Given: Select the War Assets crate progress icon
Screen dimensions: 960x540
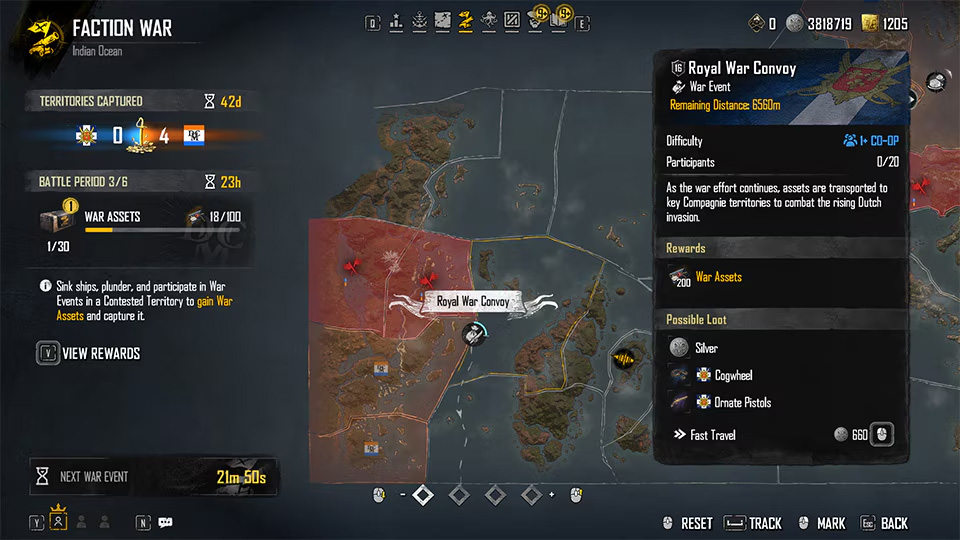Looking at the screenshot, I should [x=55, y=221].
